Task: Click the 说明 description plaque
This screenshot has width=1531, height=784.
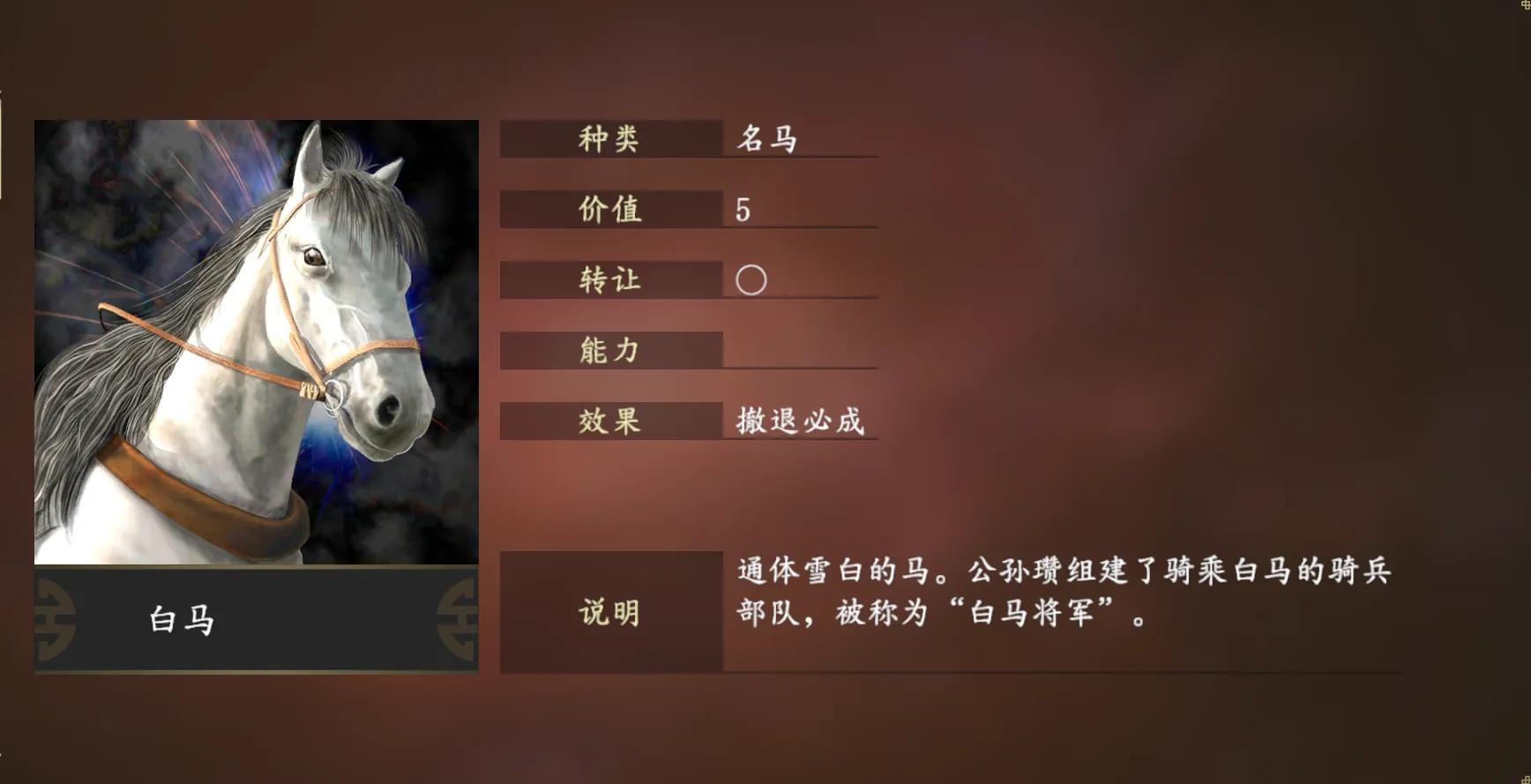Action: 609,612
